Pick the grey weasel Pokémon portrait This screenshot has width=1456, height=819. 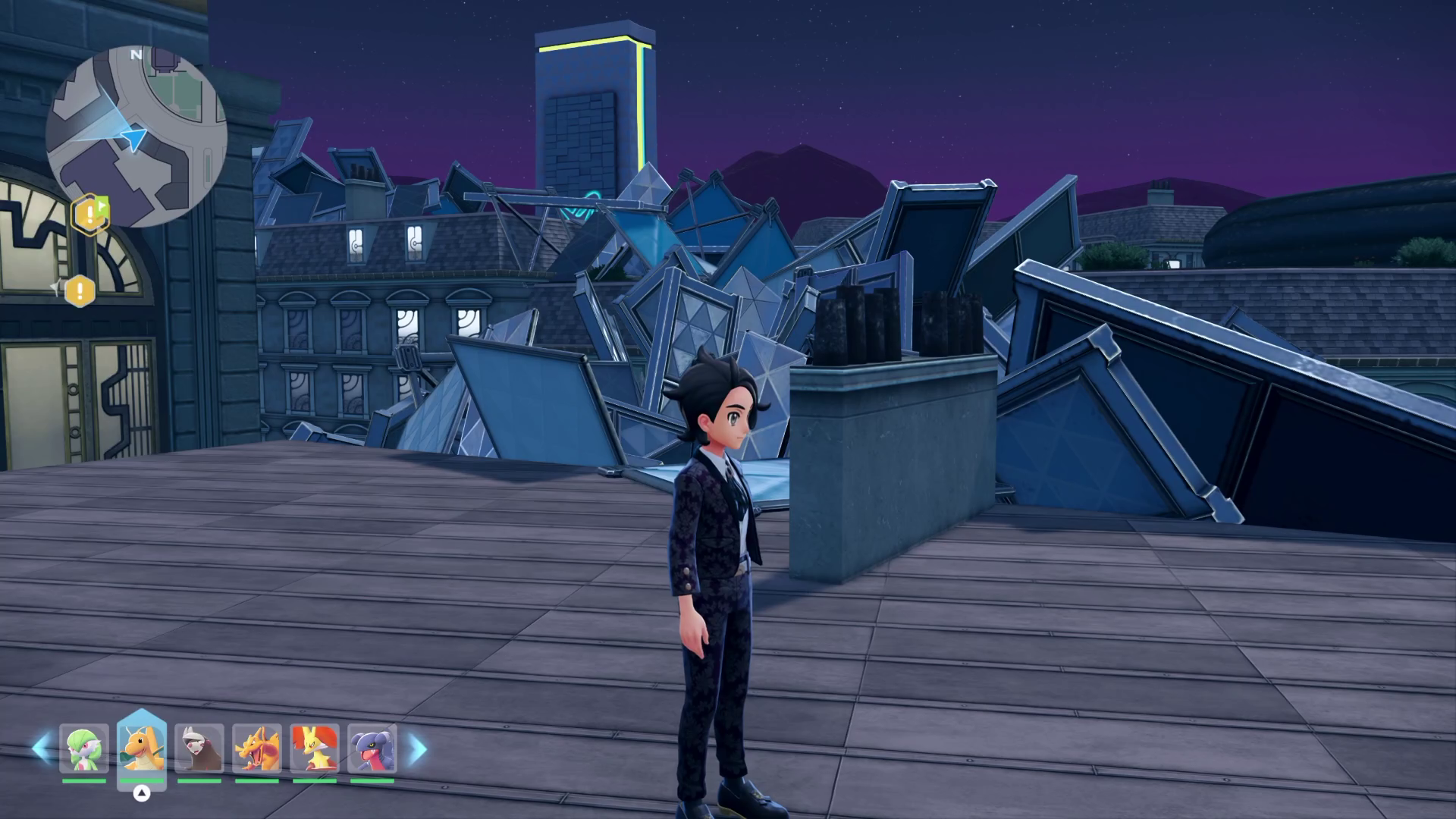pos(199,749)
